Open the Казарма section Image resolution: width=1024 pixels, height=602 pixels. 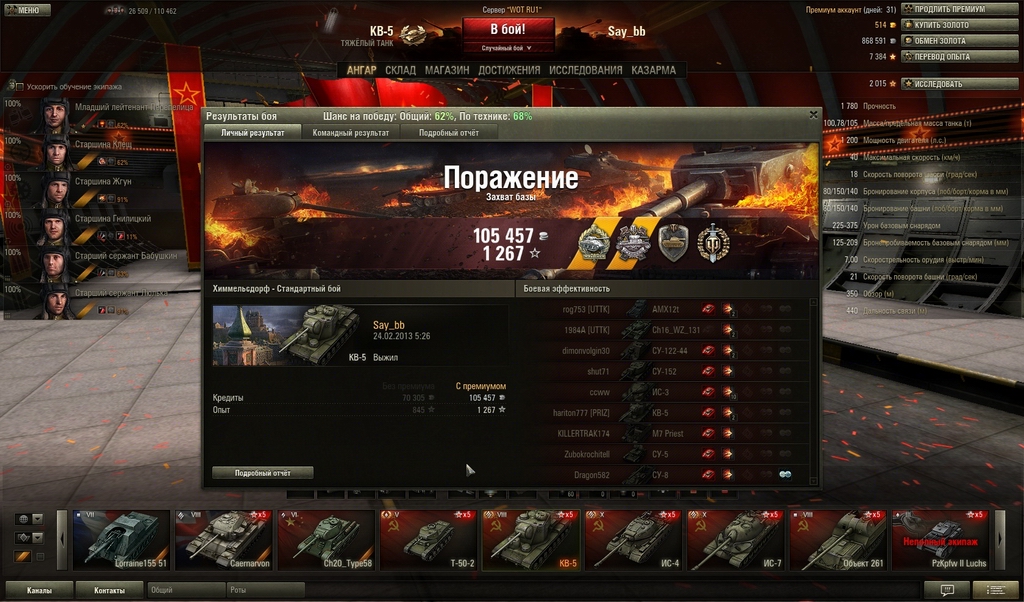653,70
